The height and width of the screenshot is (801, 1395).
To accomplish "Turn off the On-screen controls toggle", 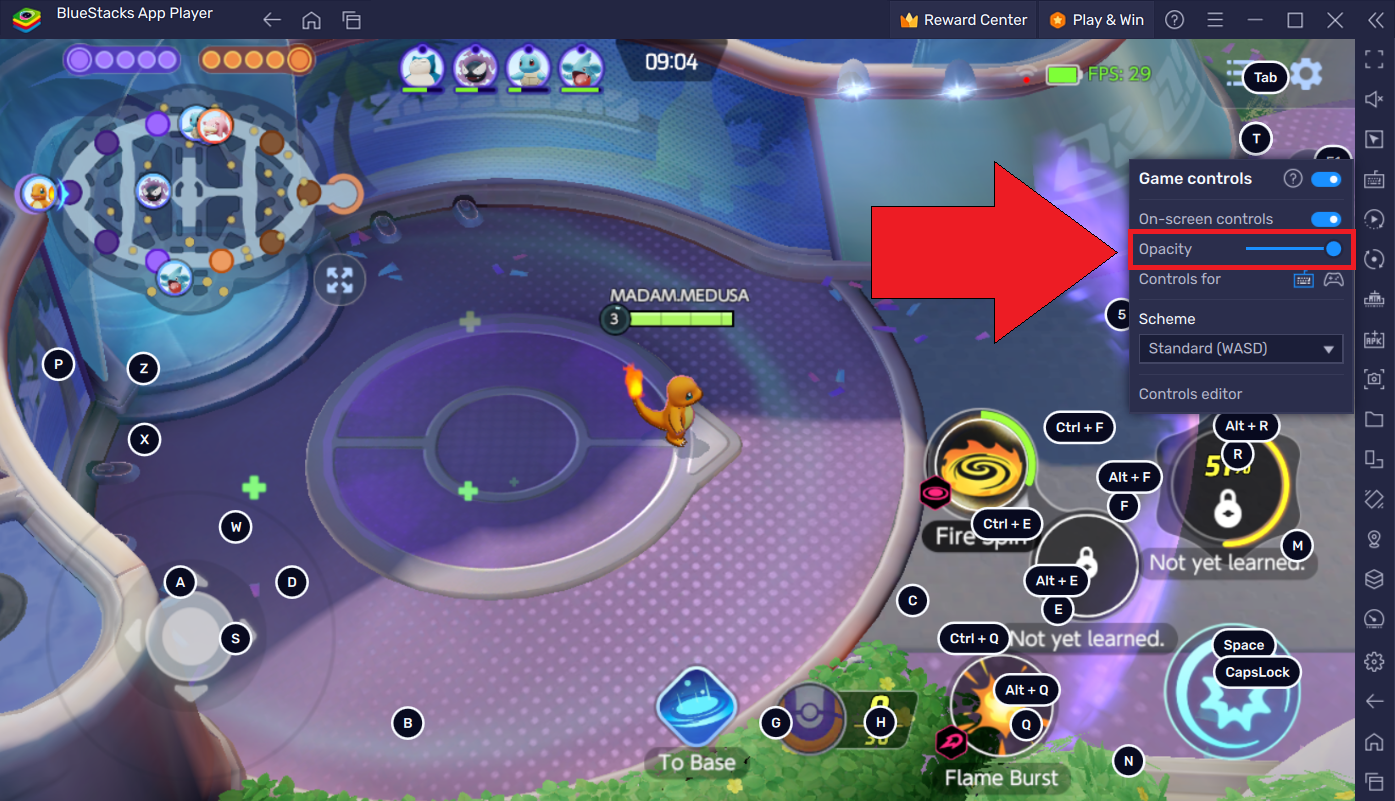I will (x=1326, y=218).
